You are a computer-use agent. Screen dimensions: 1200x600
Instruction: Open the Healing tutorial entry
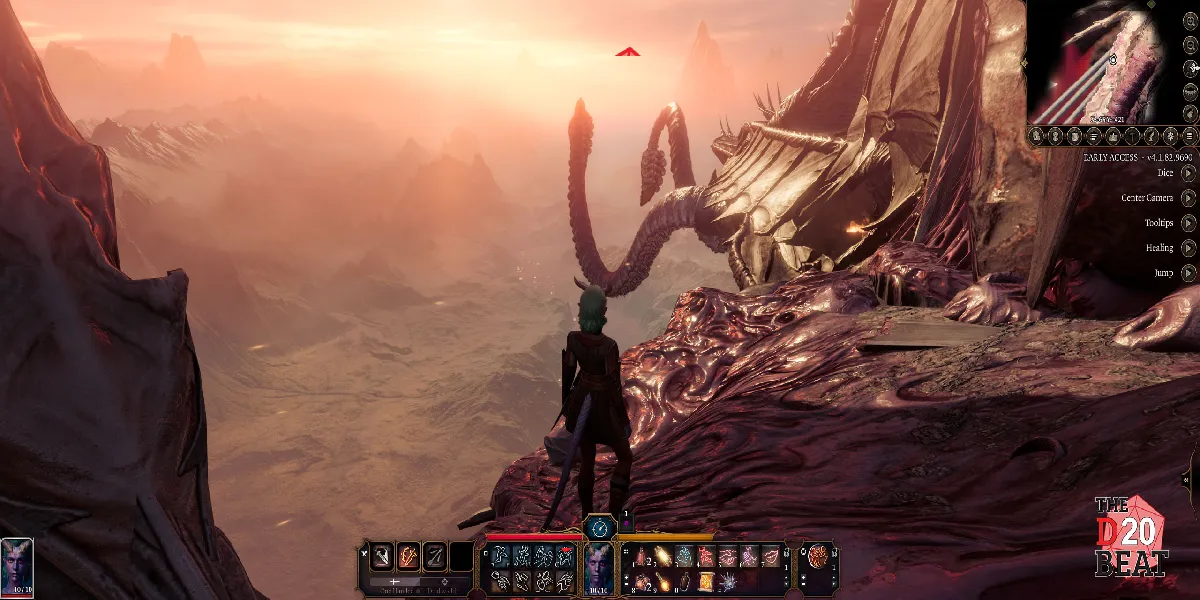point(1188,247)
